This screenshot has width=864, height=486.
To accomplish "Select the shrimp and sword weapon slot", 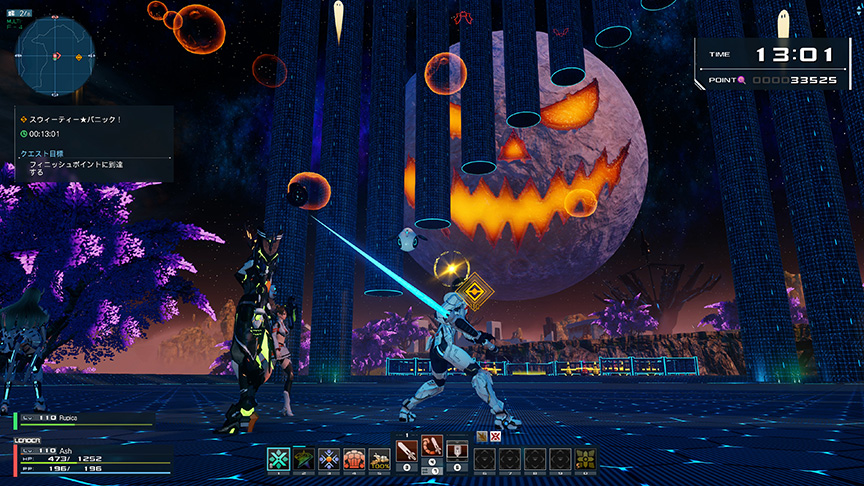I will coord(432,449).
